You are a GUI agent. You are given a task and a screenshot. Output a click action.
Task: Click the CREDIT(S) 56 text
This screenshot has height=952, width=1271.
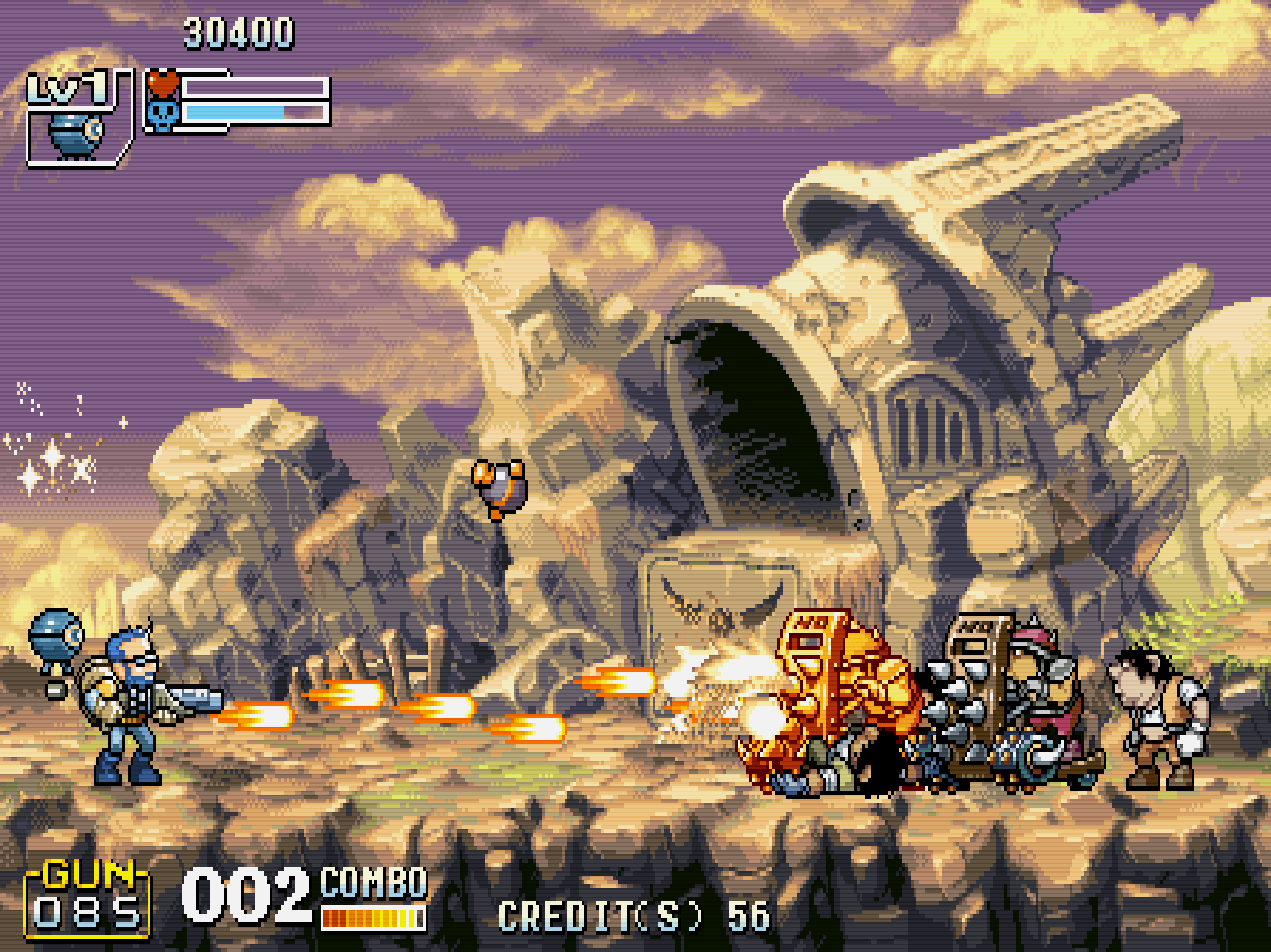(x=632, y=915)
